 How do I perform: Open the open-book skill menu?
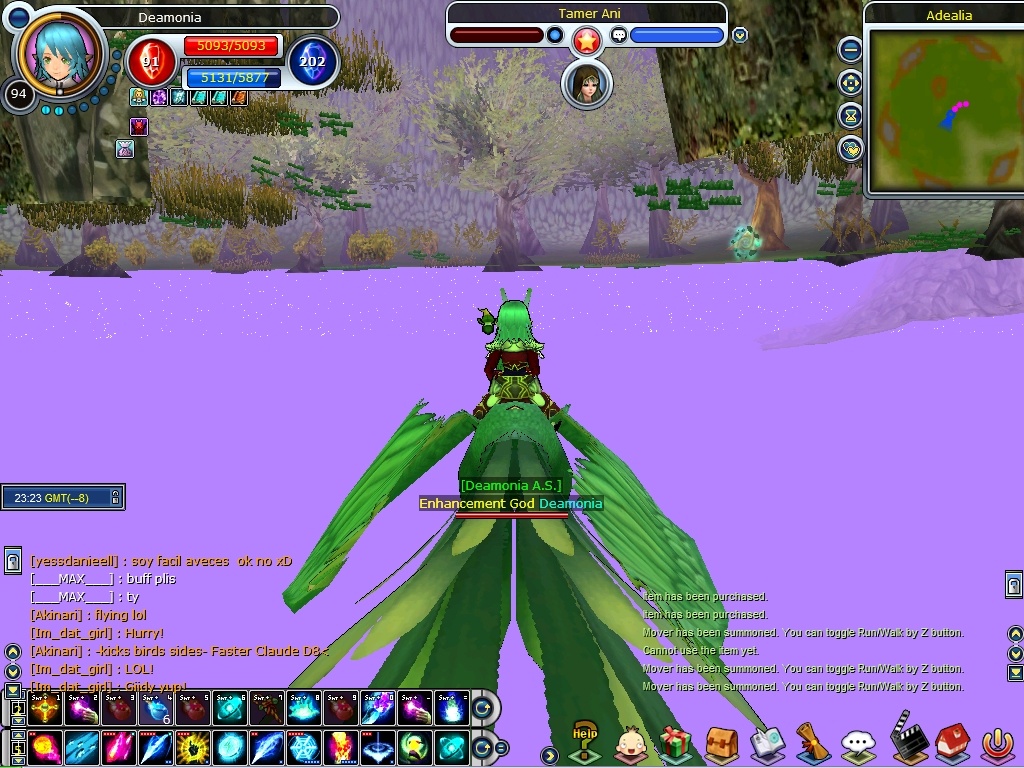point(767,743)
